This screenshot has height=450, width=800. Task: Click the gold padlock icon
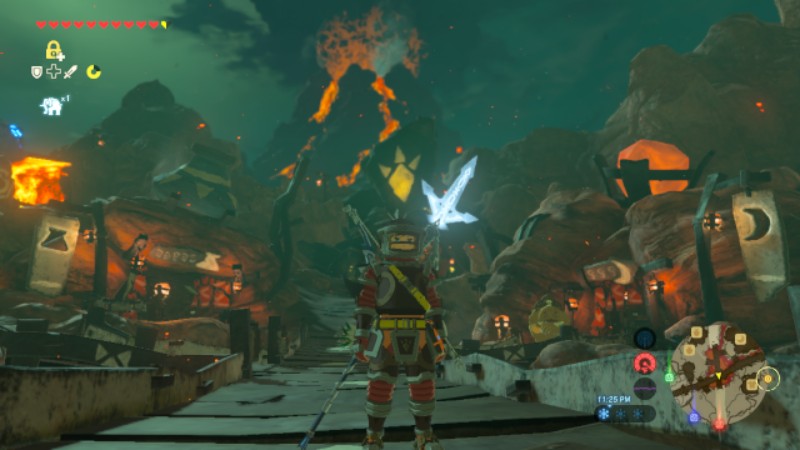[x=54, y=50]
